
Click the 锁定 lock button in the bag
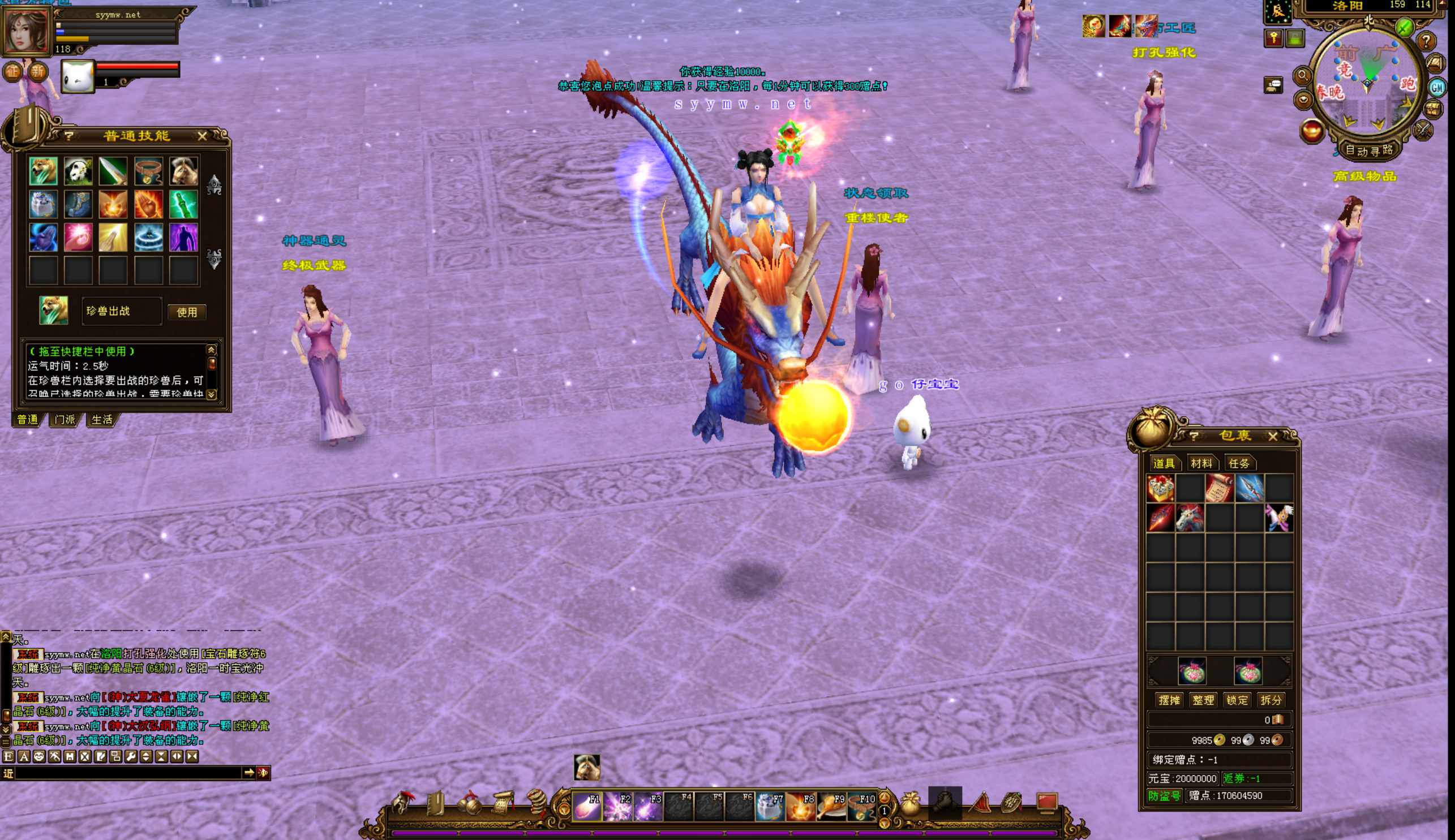(x=1237, y=700)
